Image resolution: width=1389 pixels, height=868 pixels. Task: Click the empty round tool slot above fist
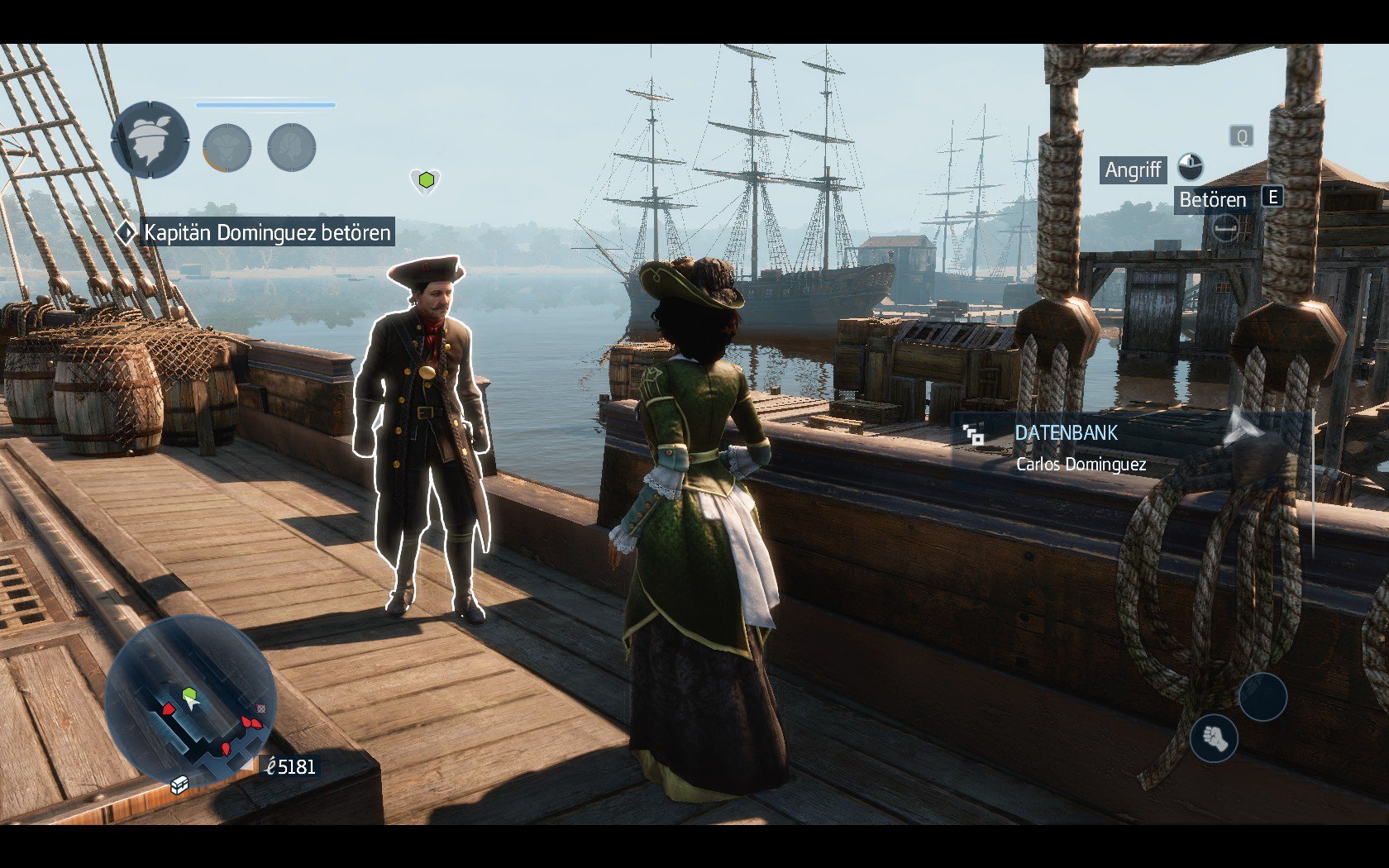1262,696
